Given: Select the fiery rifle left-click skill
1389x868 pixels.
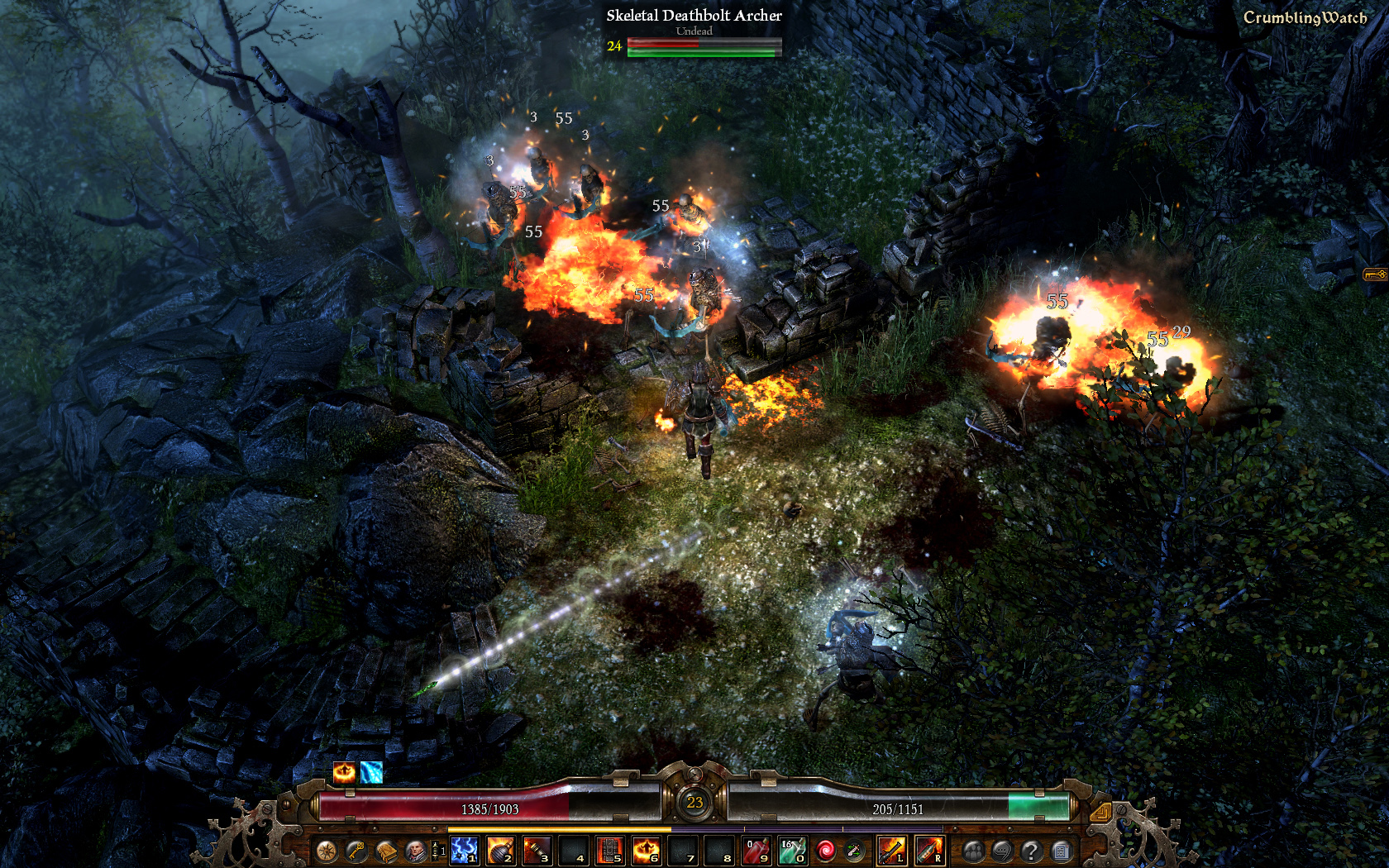Looking at the screenshot, I should pyautogui.click(x=891, y=850).
